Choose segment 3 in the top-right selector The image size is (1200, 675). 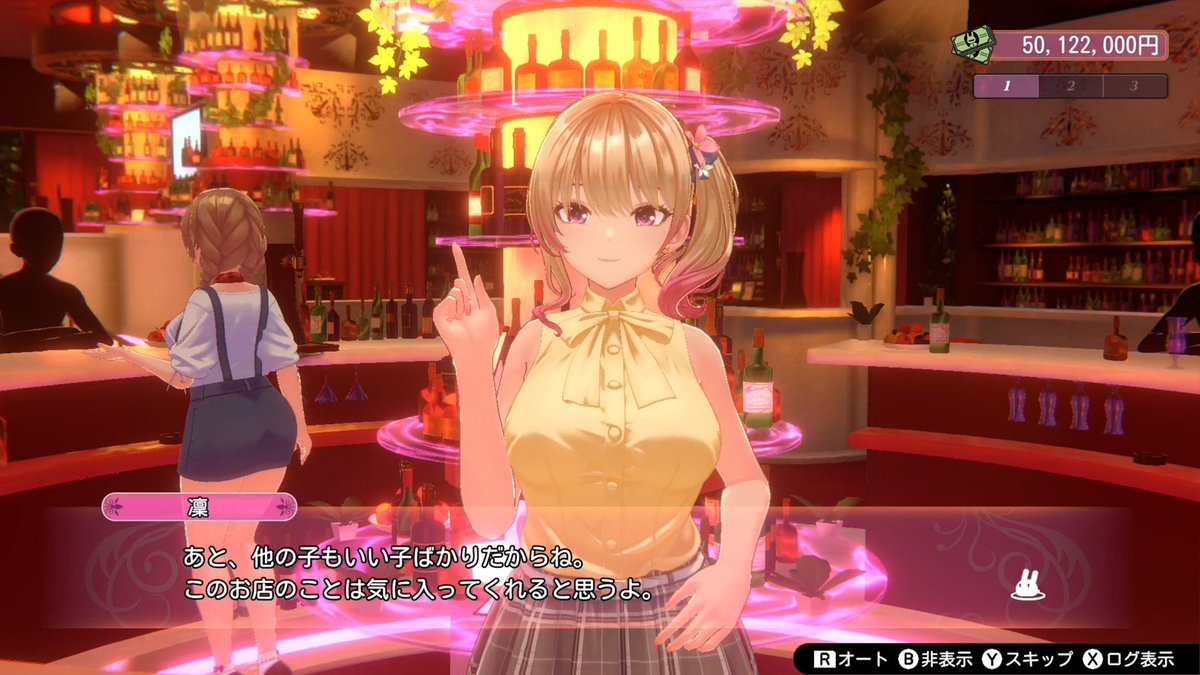point(1134,86)
